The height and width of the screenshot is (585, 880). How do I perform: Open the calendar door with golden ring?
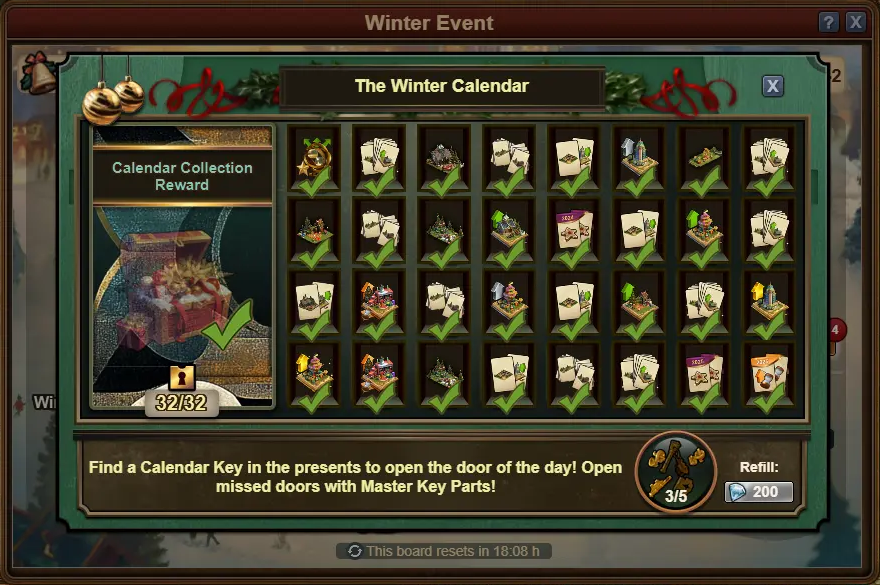(x=315, y=157)
